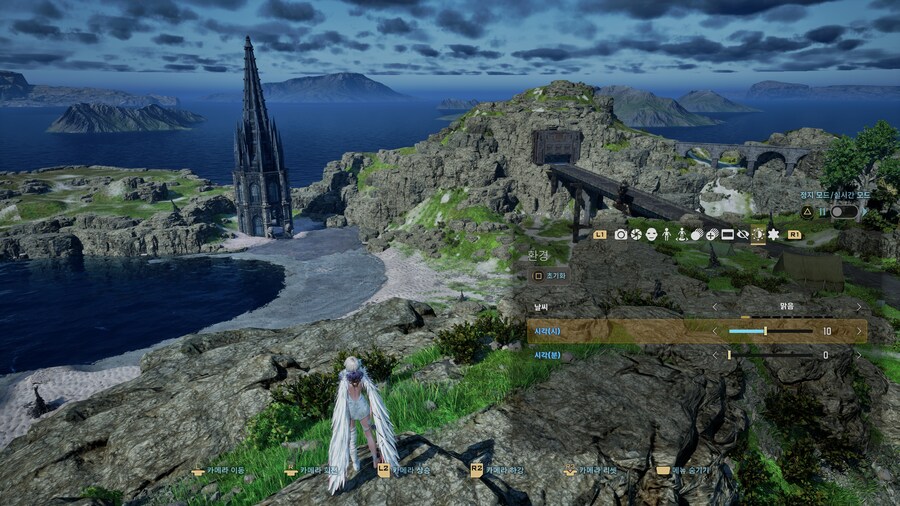The height and width of the screenshot is (506, 900).
Task: Decrease the 시각(시) hour value
Action: coord(715,331)
